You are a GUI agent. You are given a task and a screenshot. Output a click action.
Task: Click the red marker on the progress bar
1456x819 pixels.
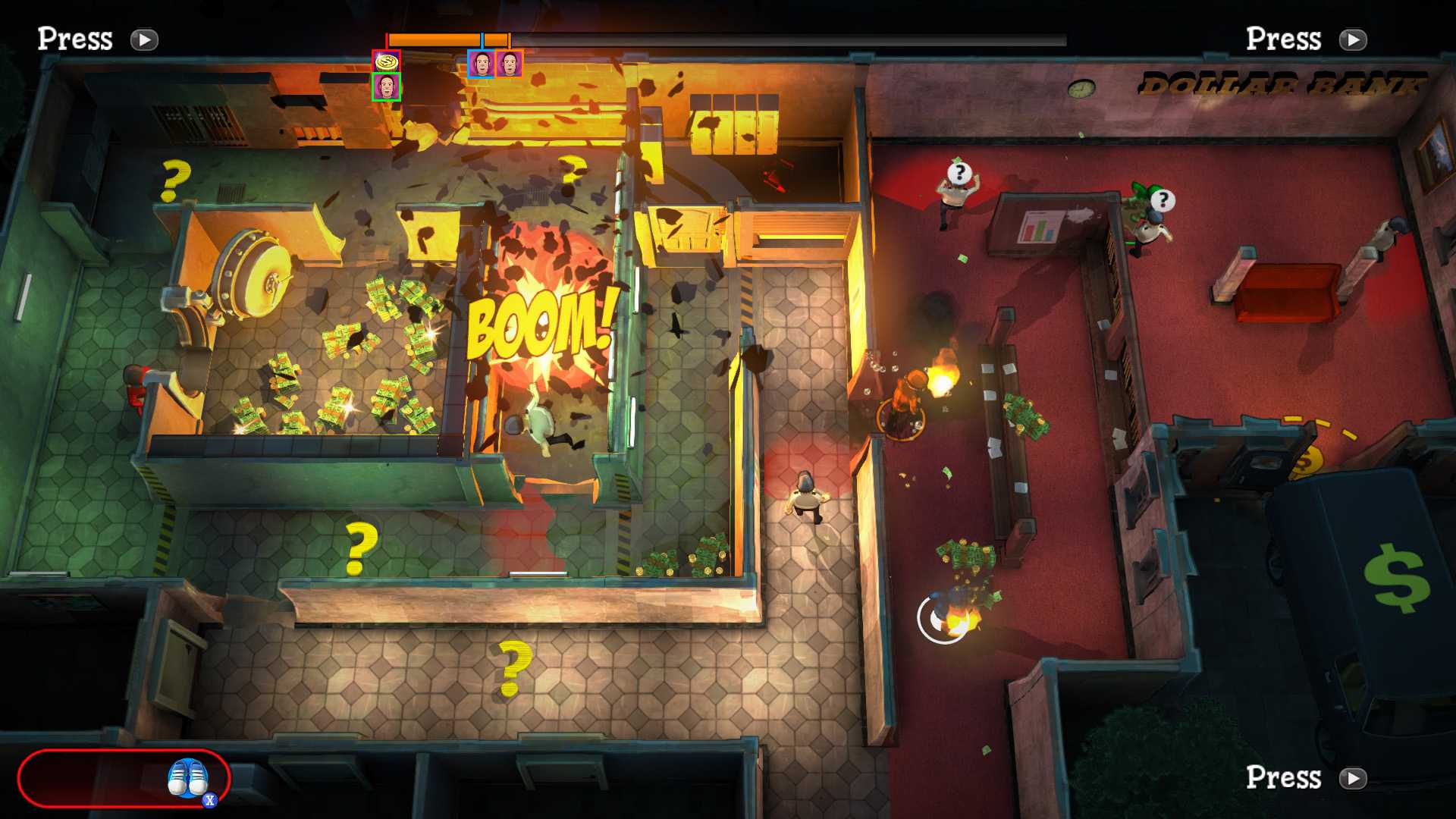[x=387, y=38]
